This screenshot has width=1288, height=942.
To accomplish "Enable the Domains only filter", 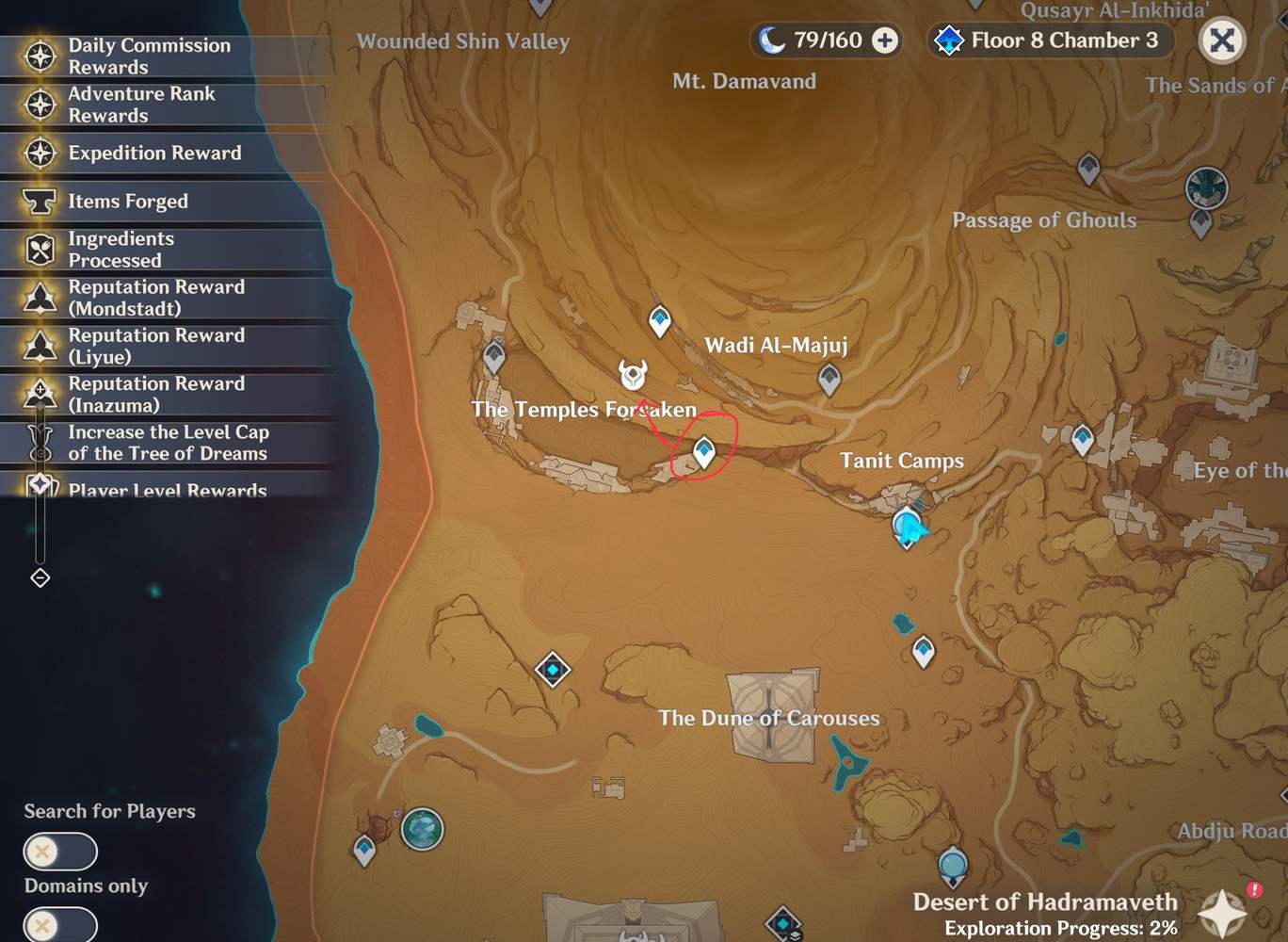I will pos(59,924).
